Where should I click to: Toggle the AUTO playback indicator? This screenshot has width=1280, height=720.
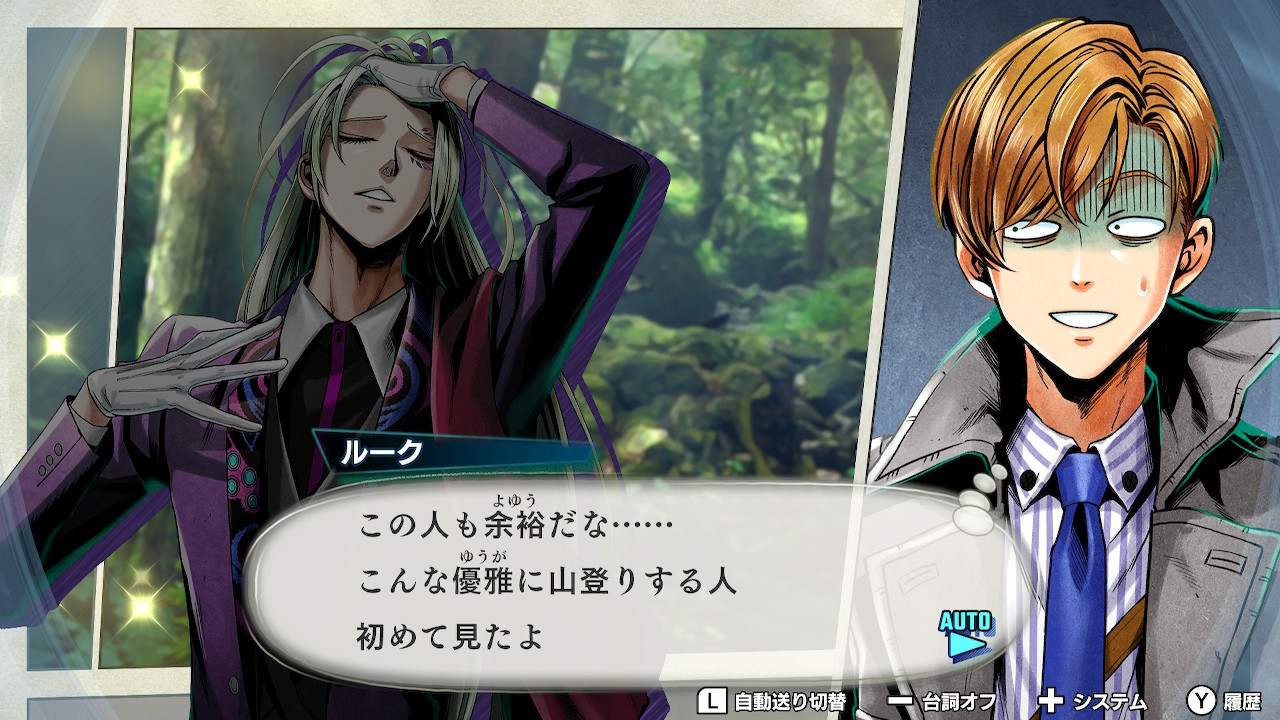pos(965,634)
